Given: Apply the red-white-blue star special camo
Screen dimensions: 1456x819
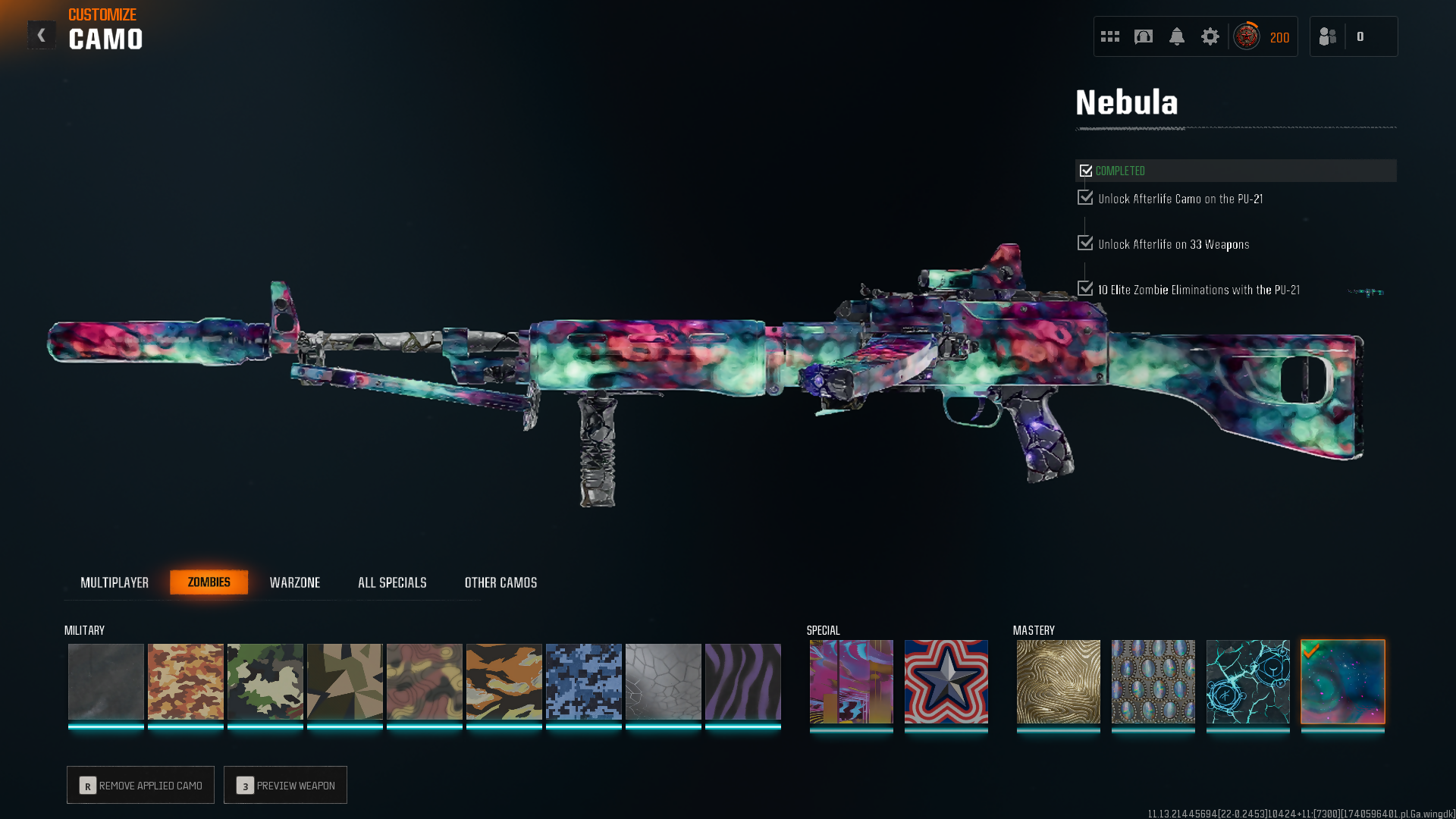Looking at the screenshot, I should [946, 681].
